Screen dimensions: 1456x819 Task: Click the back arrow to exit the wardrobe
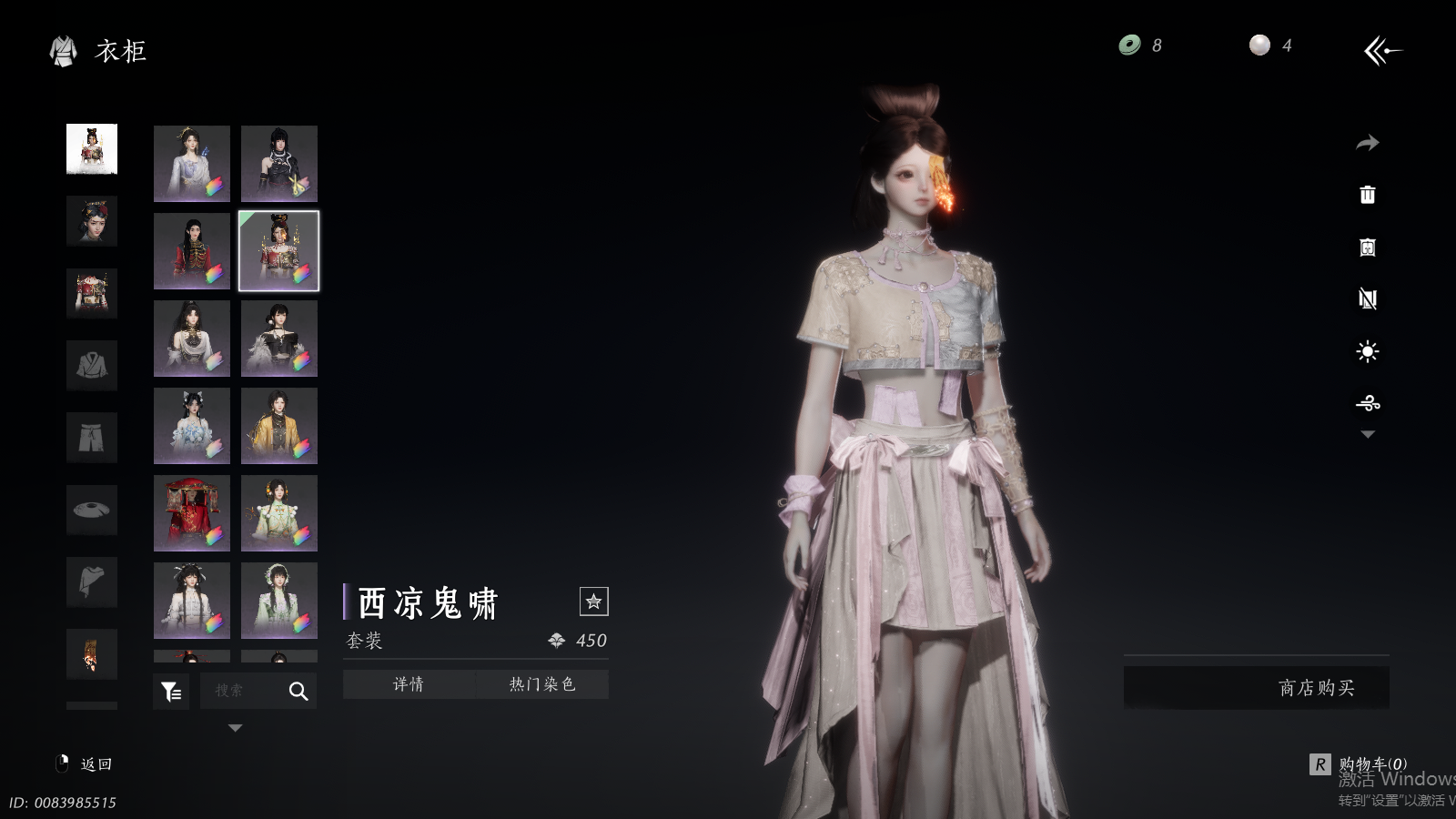click(x=1382, y=51)
